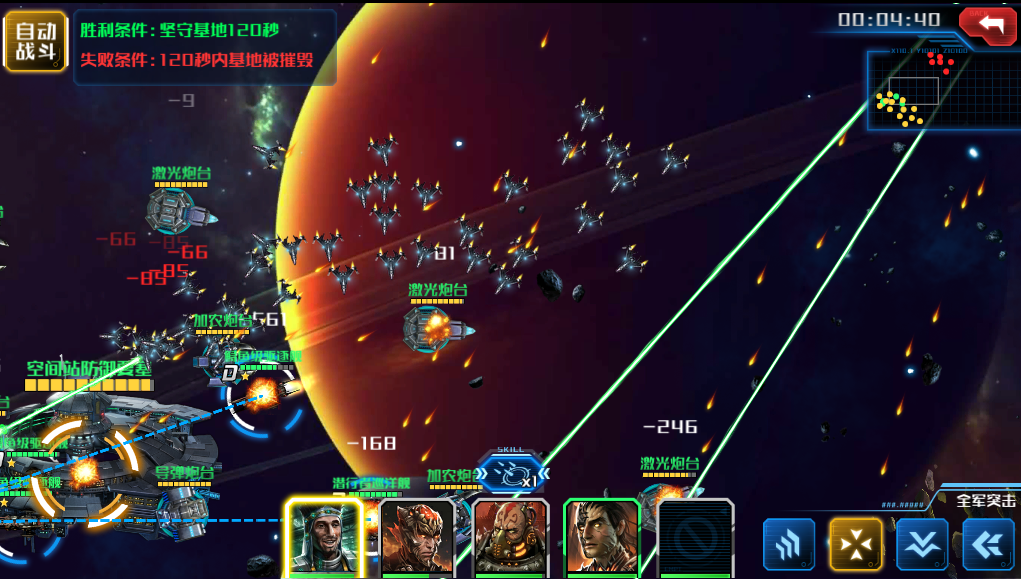The image size is (1021, 579).
Task: Open the tactical radar minimap
Action: pos(932,90)
